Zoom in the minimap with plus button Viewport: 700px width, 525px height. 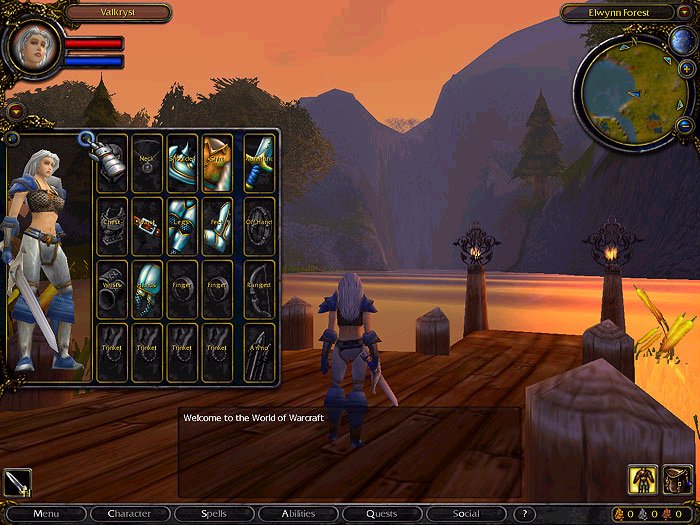pyautogui.click(x=687, y=67)
